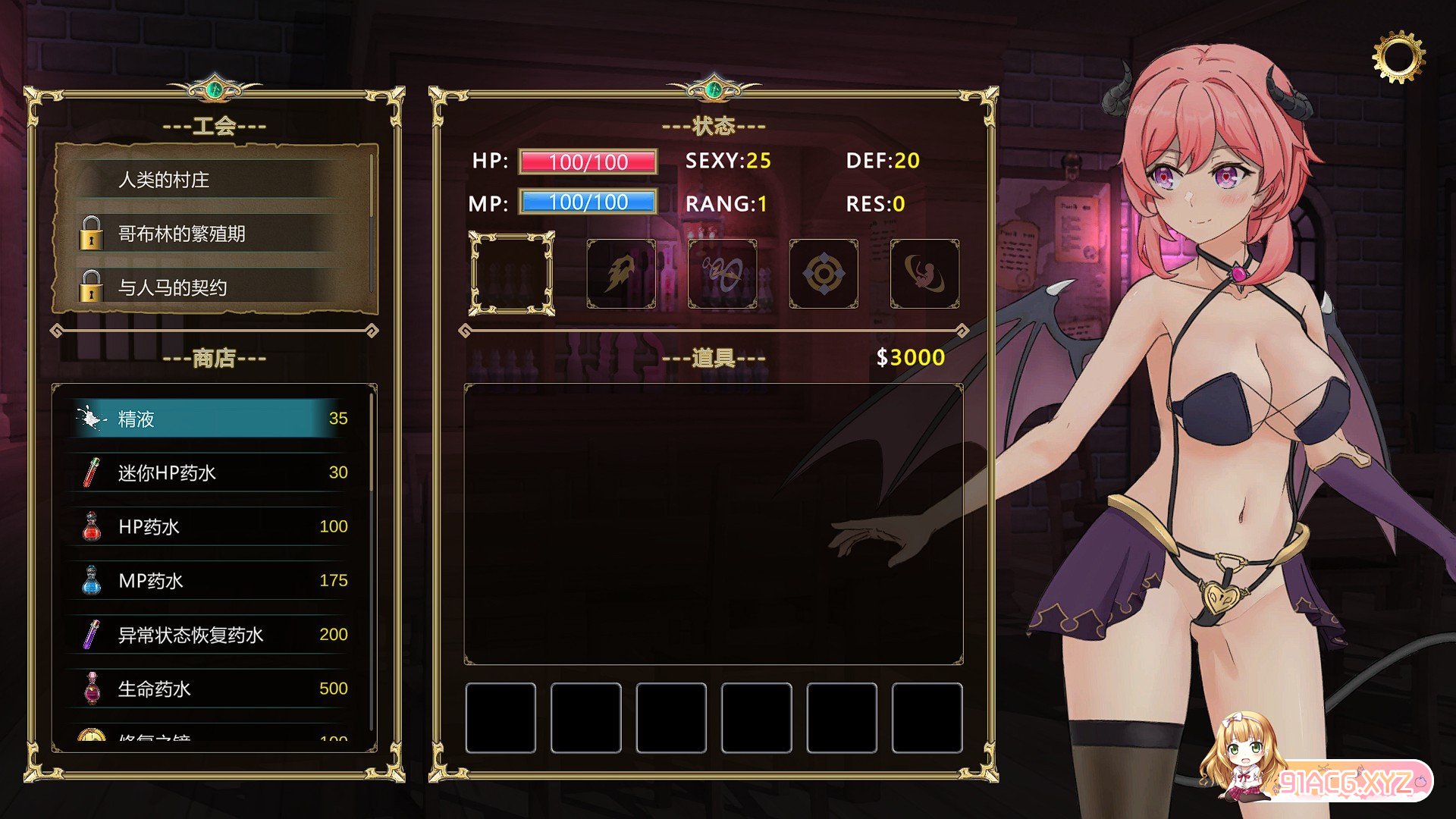The image size is (1456, 819).
Task: Select the MP药水 shop row
Action: click(x=212, y=581)
